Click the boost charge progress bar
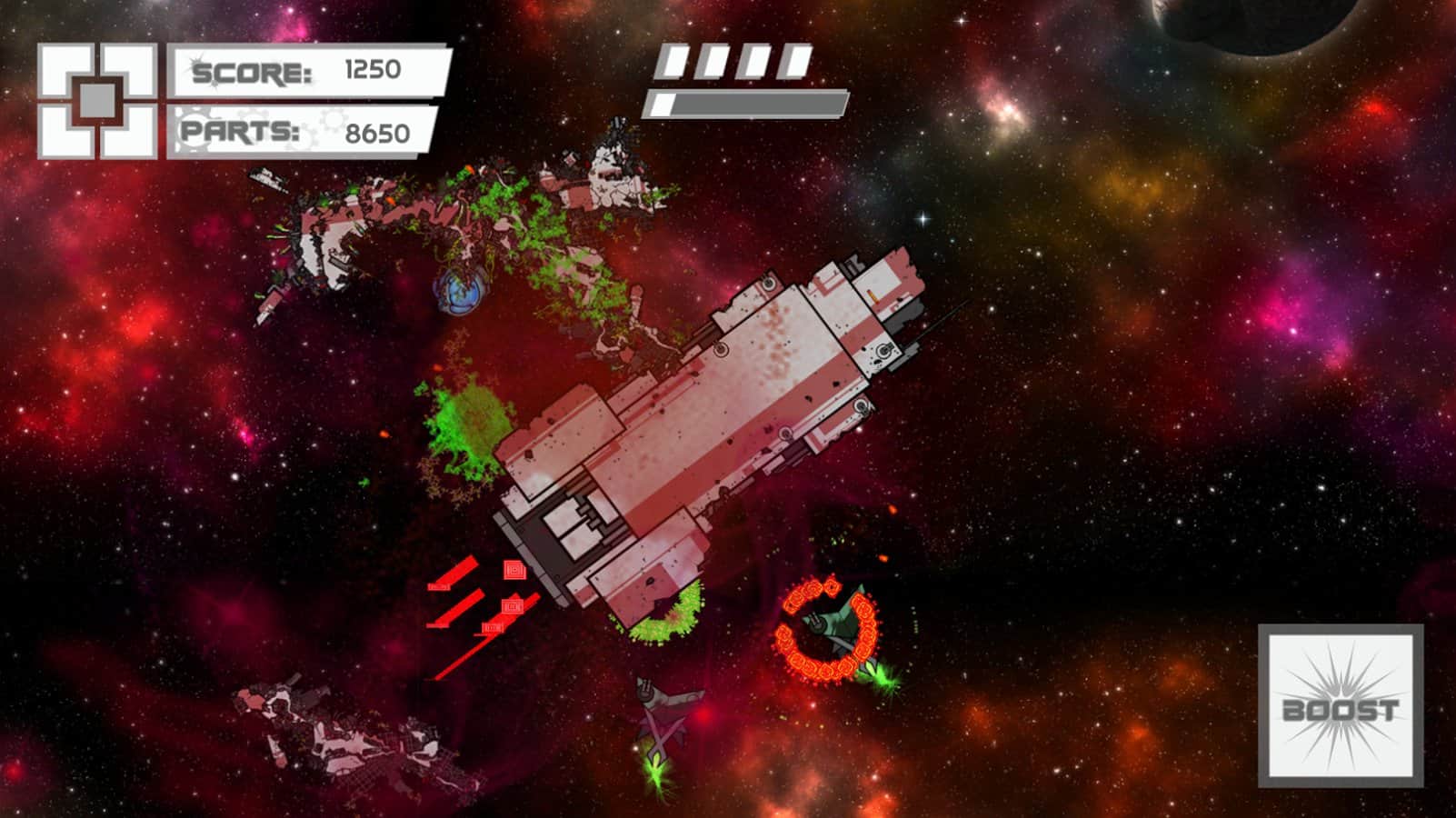The width and height of the screenshot is (1456, 818). 745,103
